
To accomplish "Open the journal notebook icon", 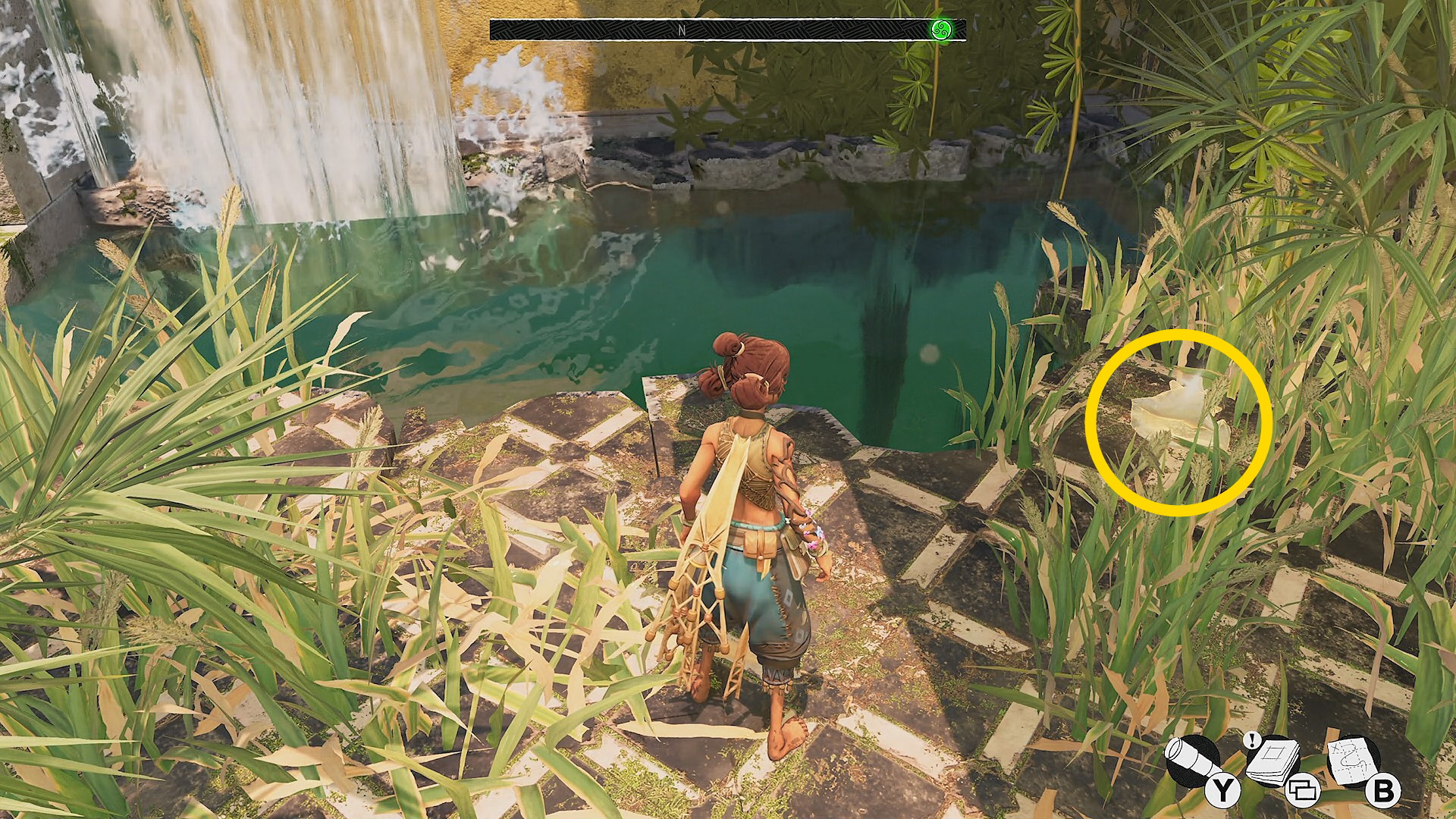I will click(1272, 761).
